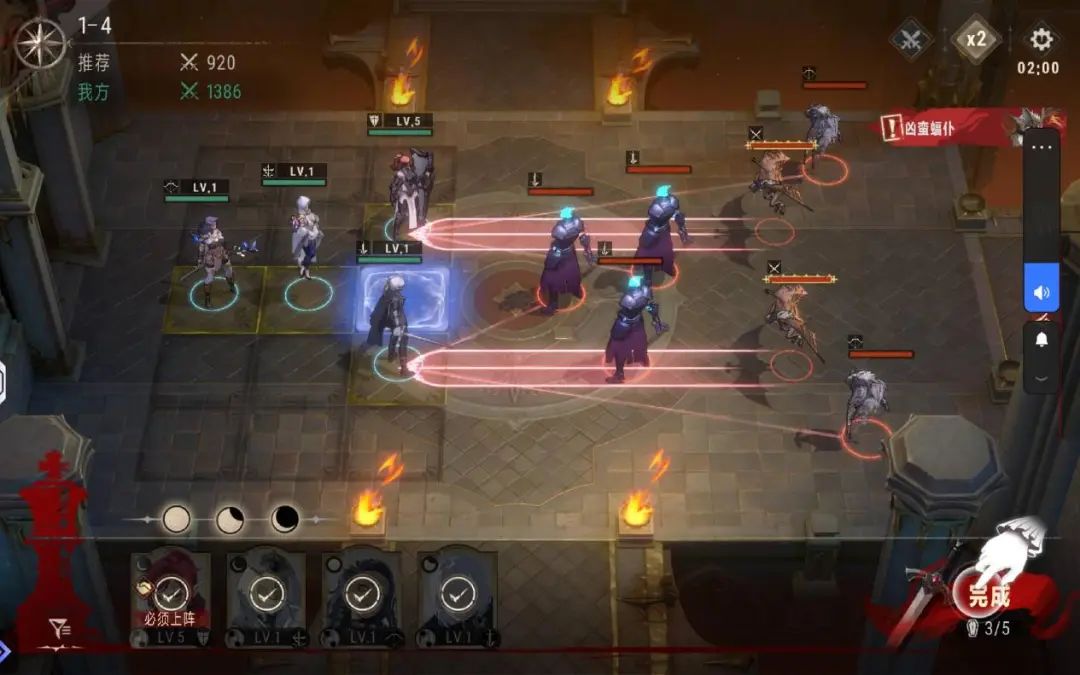Pick the dark new moon phase icon
The image size is (1080, 675).
[x=285, y=519]
